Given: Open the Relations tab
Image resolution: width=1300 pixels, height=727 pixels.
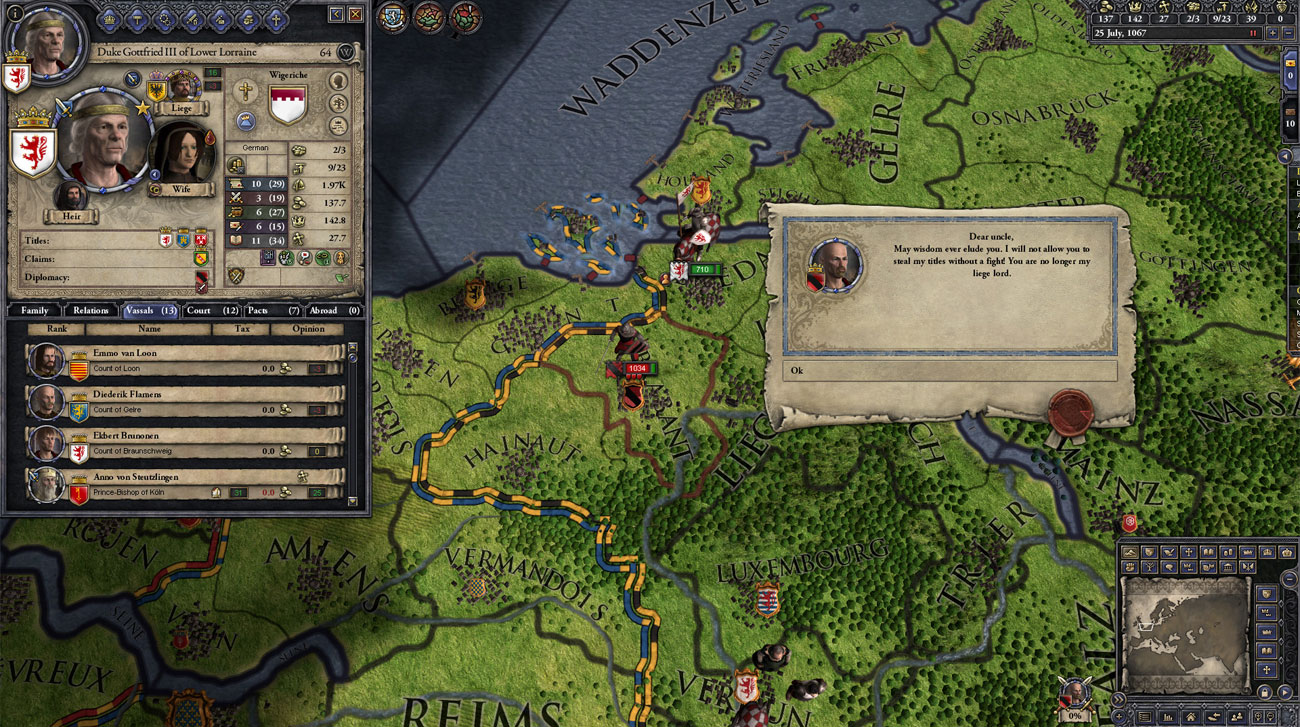Looking at the screenshot, I should (91, 310).
